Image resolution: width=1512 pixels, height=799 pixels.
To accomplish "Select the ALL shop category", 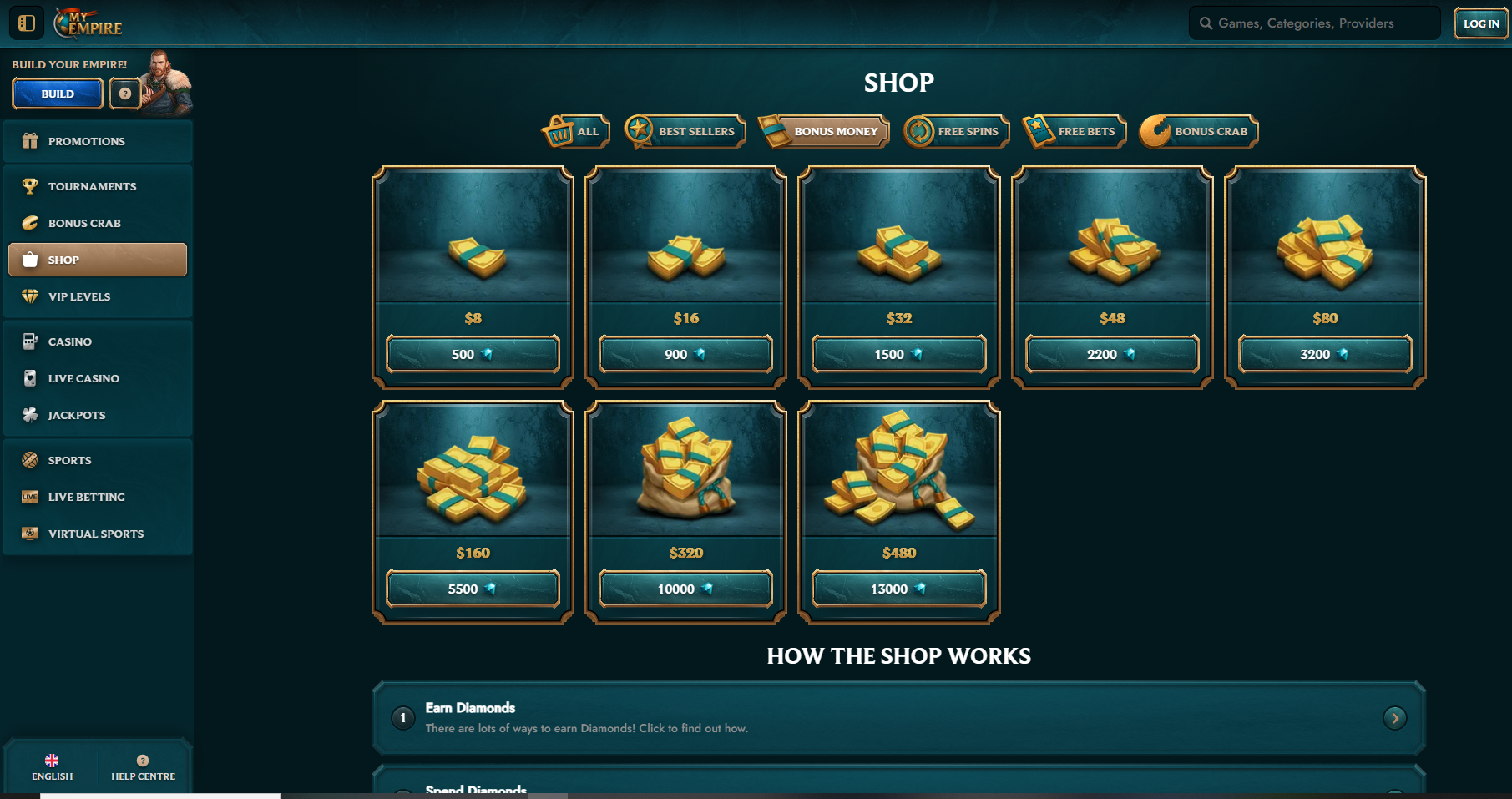I will pos(576,131).
